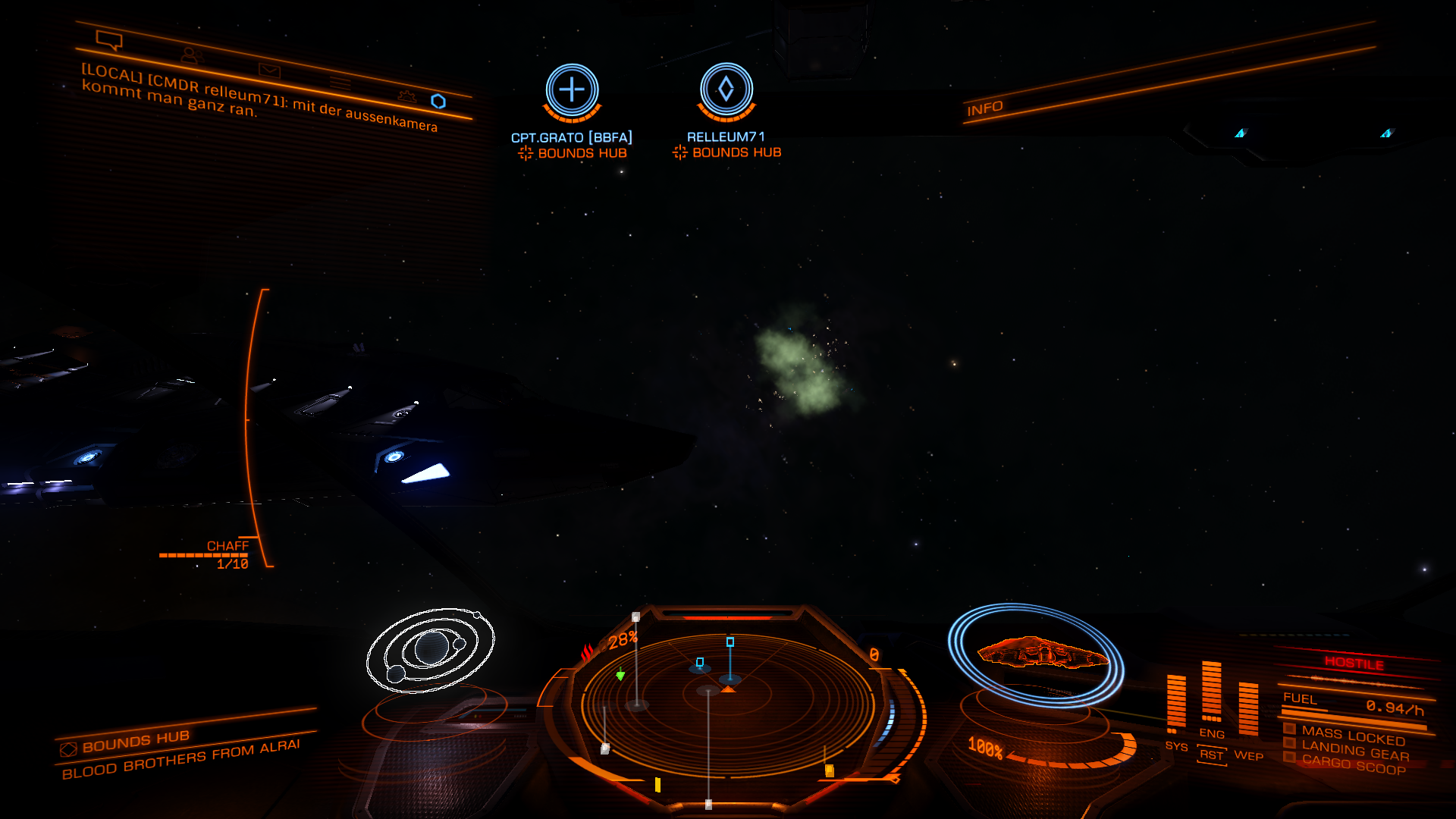Select wingman RELLEUM71 icon
Screen dimensions: 1456x819
pos(726,89)
